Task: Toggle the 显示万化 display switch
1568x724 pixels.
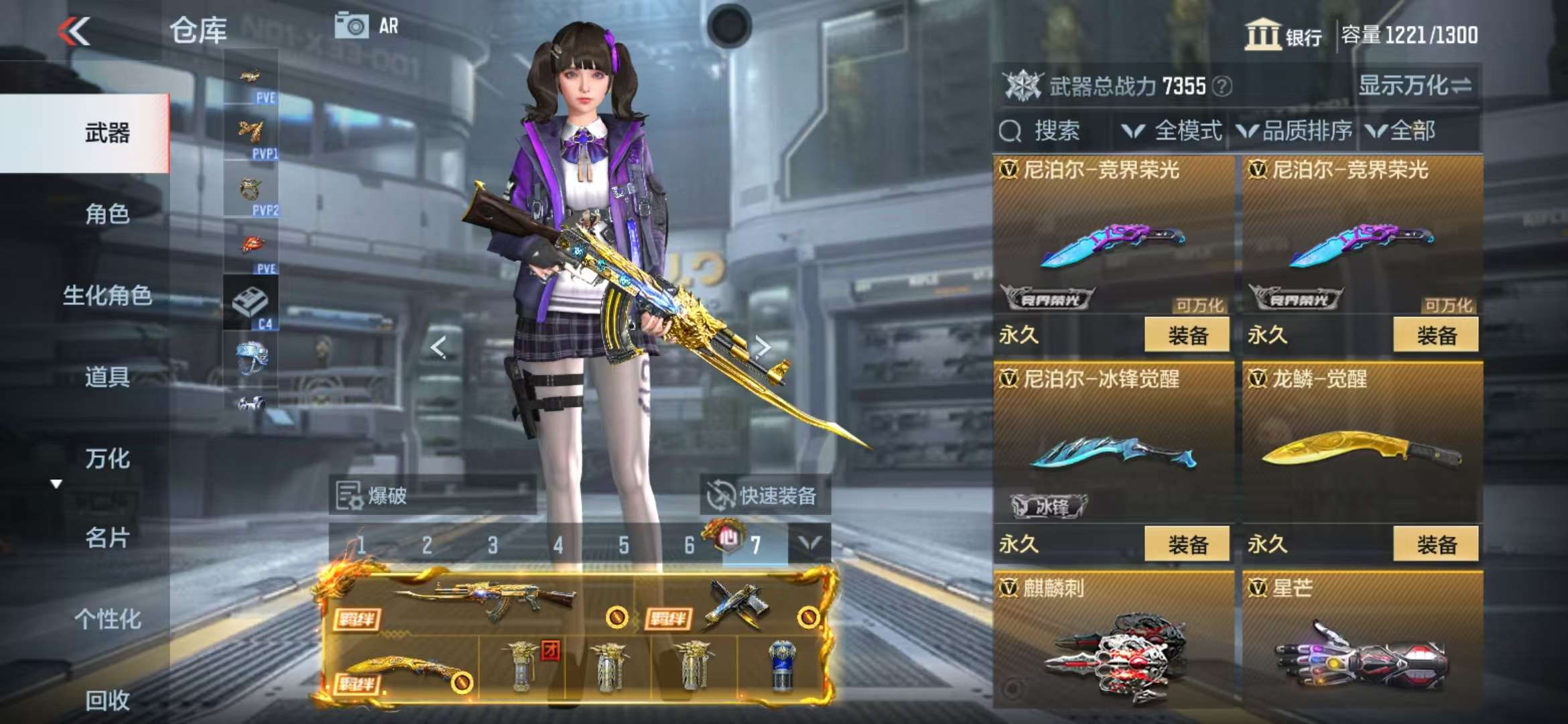Action: point(1415,86)
